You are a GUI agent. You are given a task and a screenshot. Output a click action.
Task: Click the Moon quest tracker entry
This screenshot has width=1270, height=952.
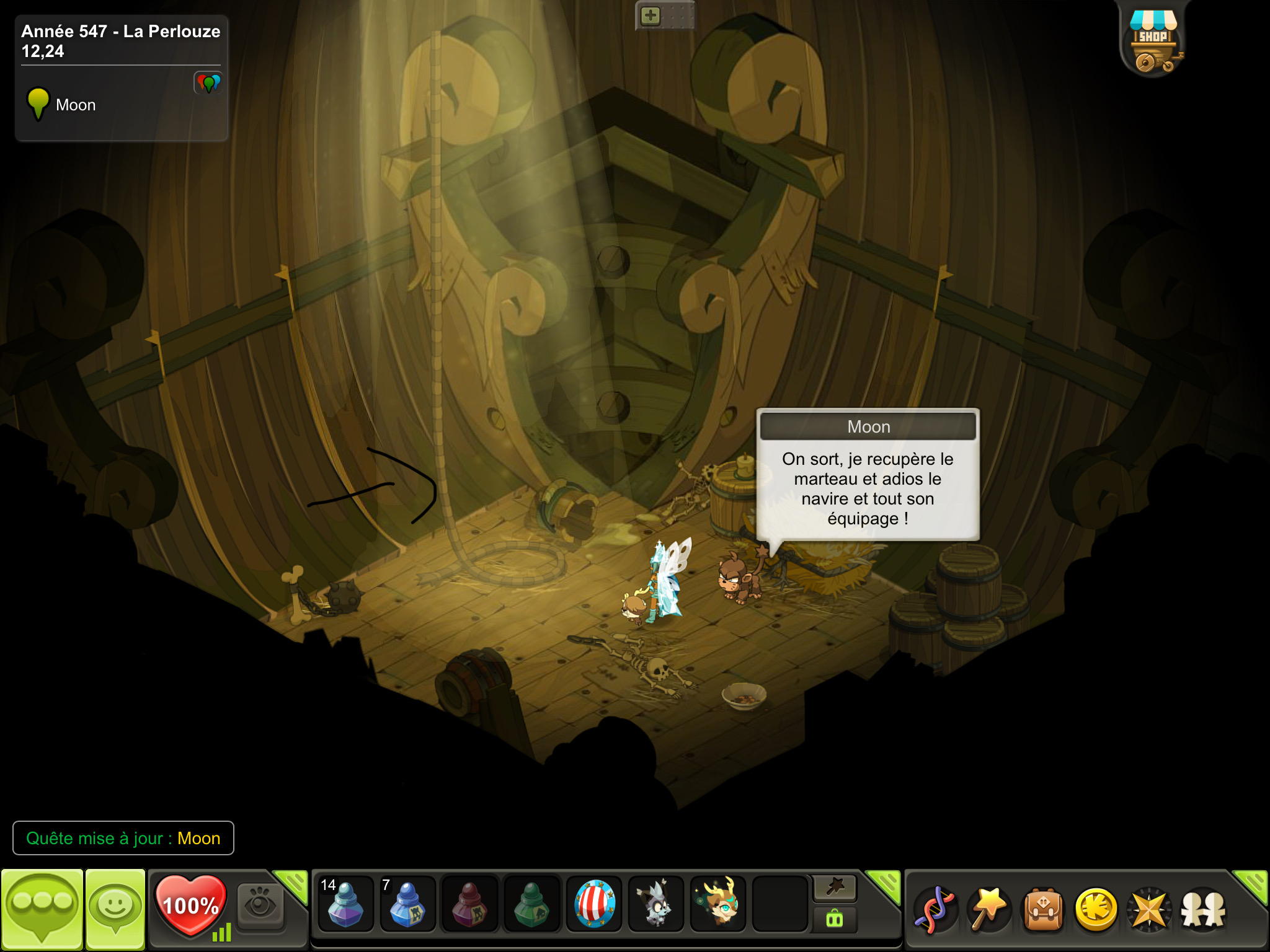(x=75, y=105)
